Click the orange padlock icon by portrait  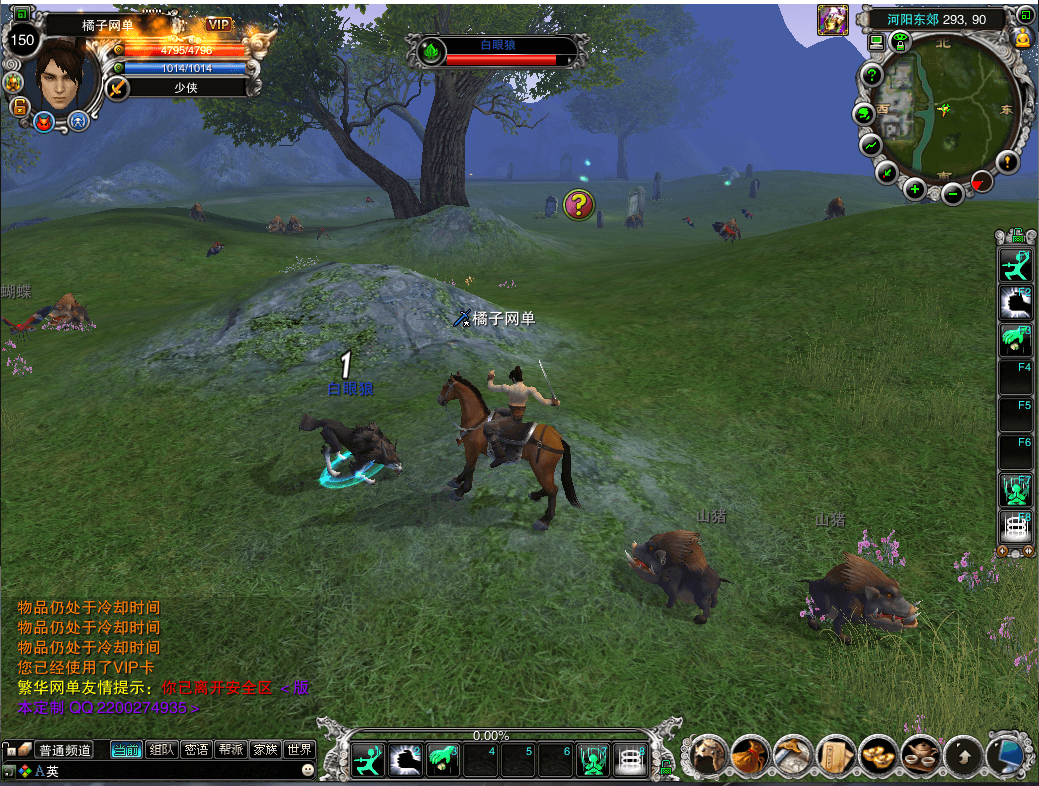click(18, 107)
